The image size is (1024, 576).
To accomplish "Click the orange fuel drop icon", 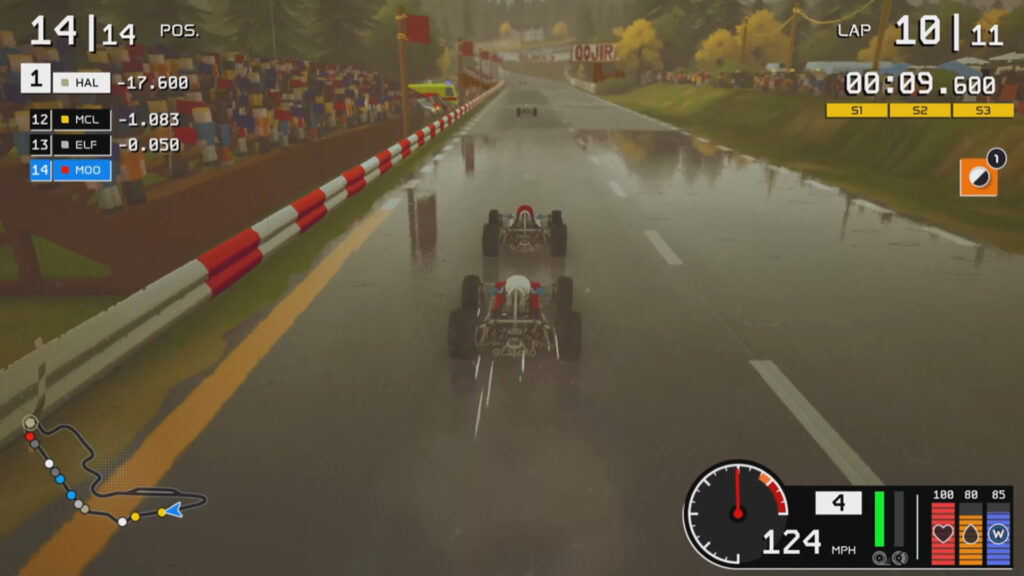I will (970, 534).
